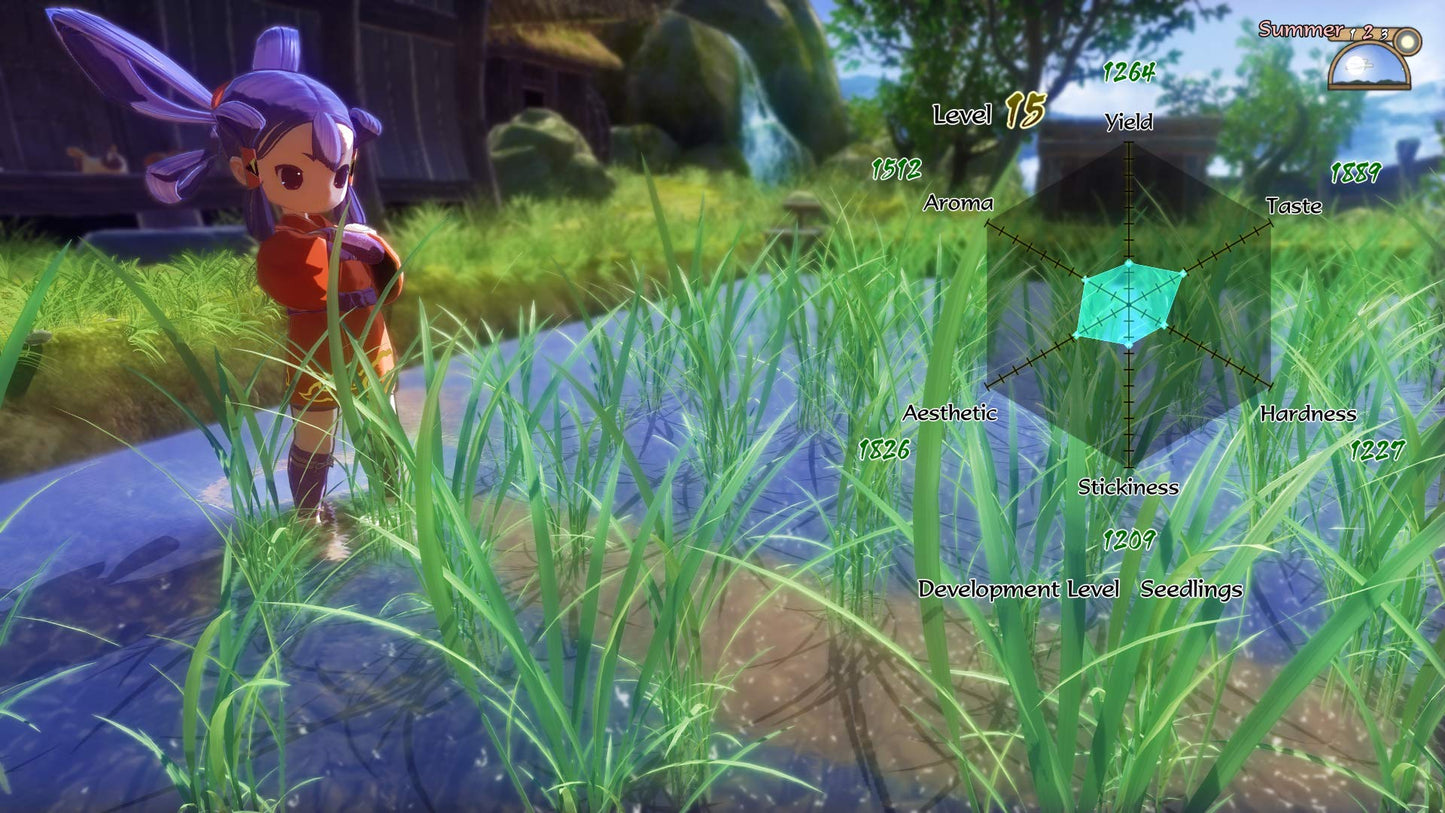The height and width of the screenshot is (813, 1445).
Task: Open the Seedlings breakdown
Action: pyautogui.click(x=1192, y=589)
